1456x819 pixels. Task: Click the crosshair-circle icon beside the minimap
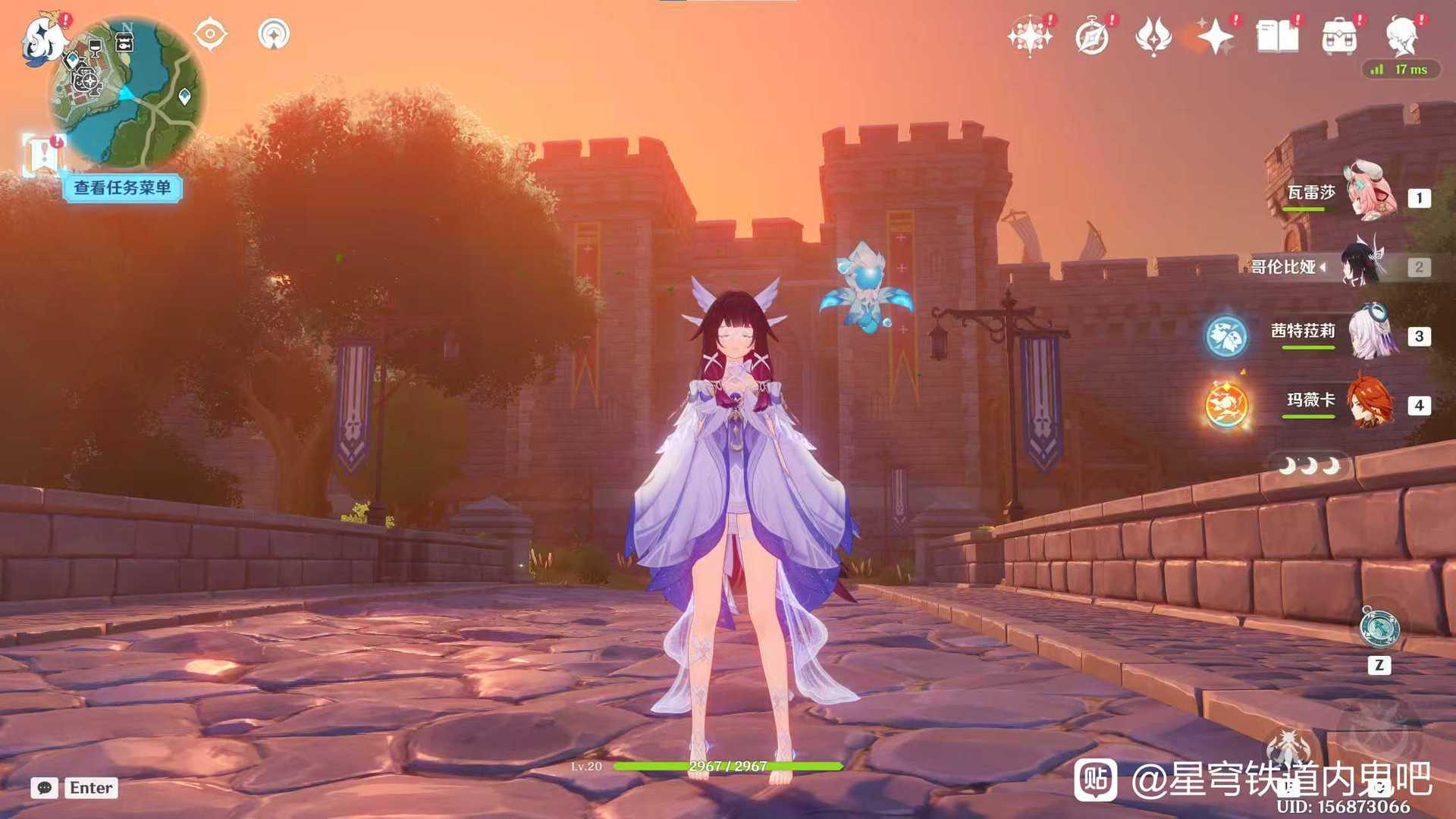210,34
